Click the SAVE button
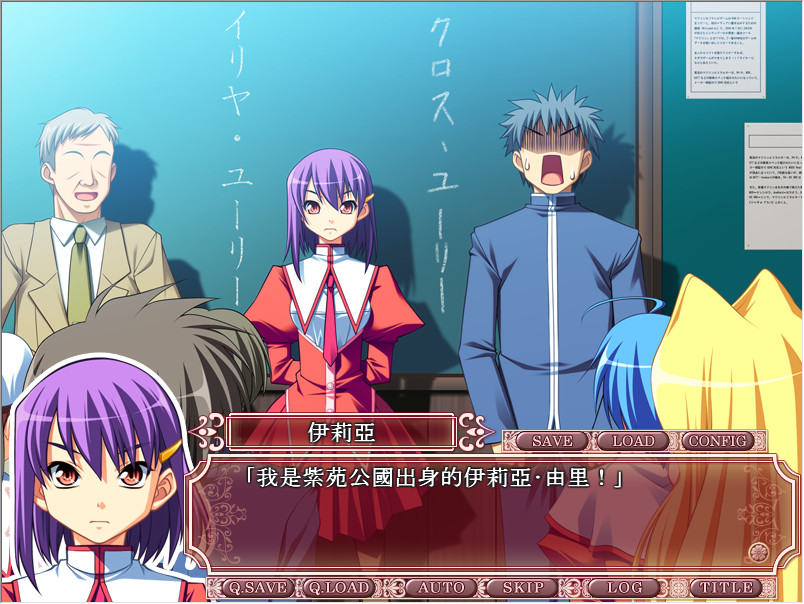The height and width of the screenshot is (604, 804). [552, 441]
